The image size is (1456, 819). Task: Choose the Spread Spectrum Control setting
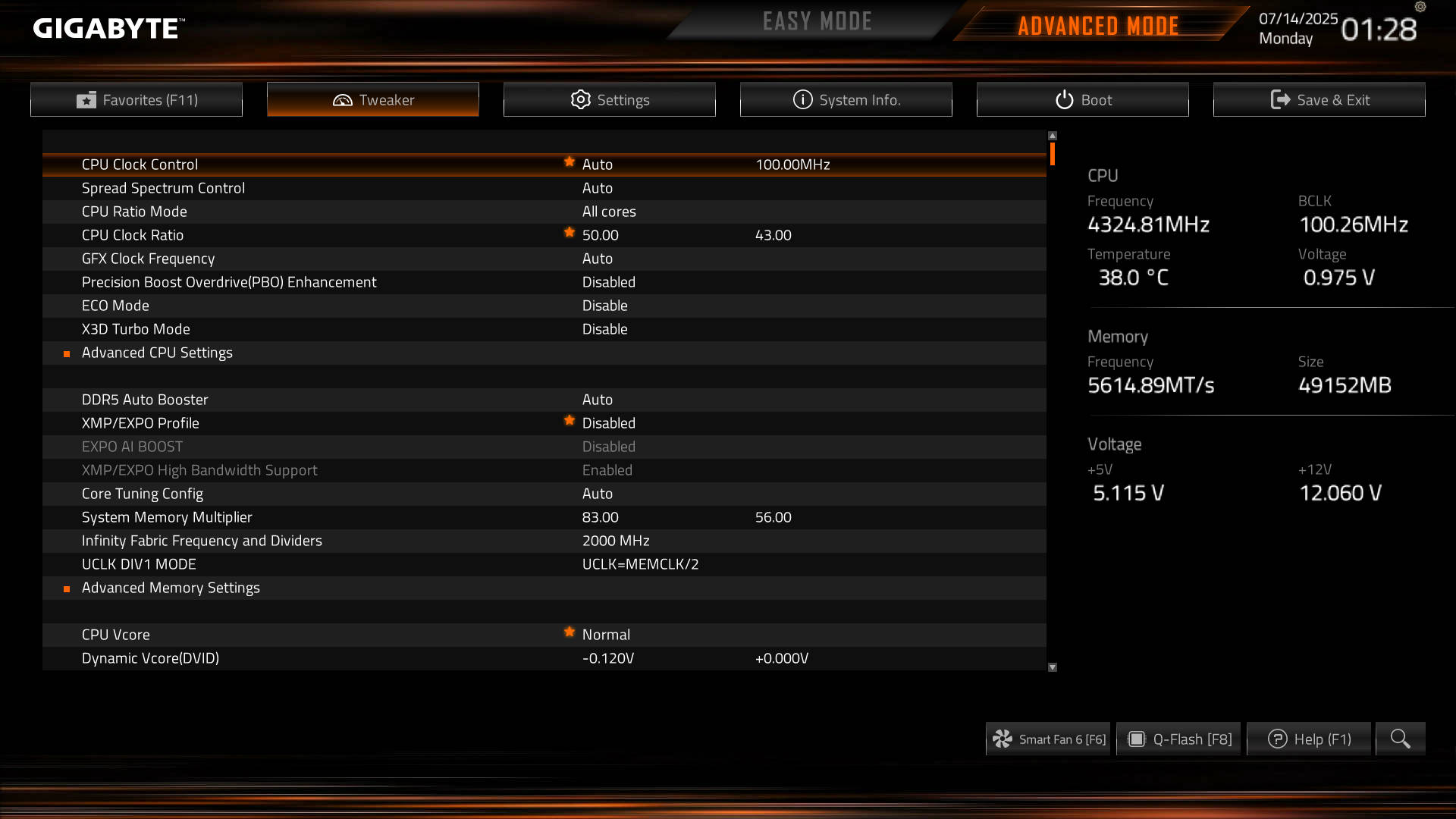click(x=163, y=188)
